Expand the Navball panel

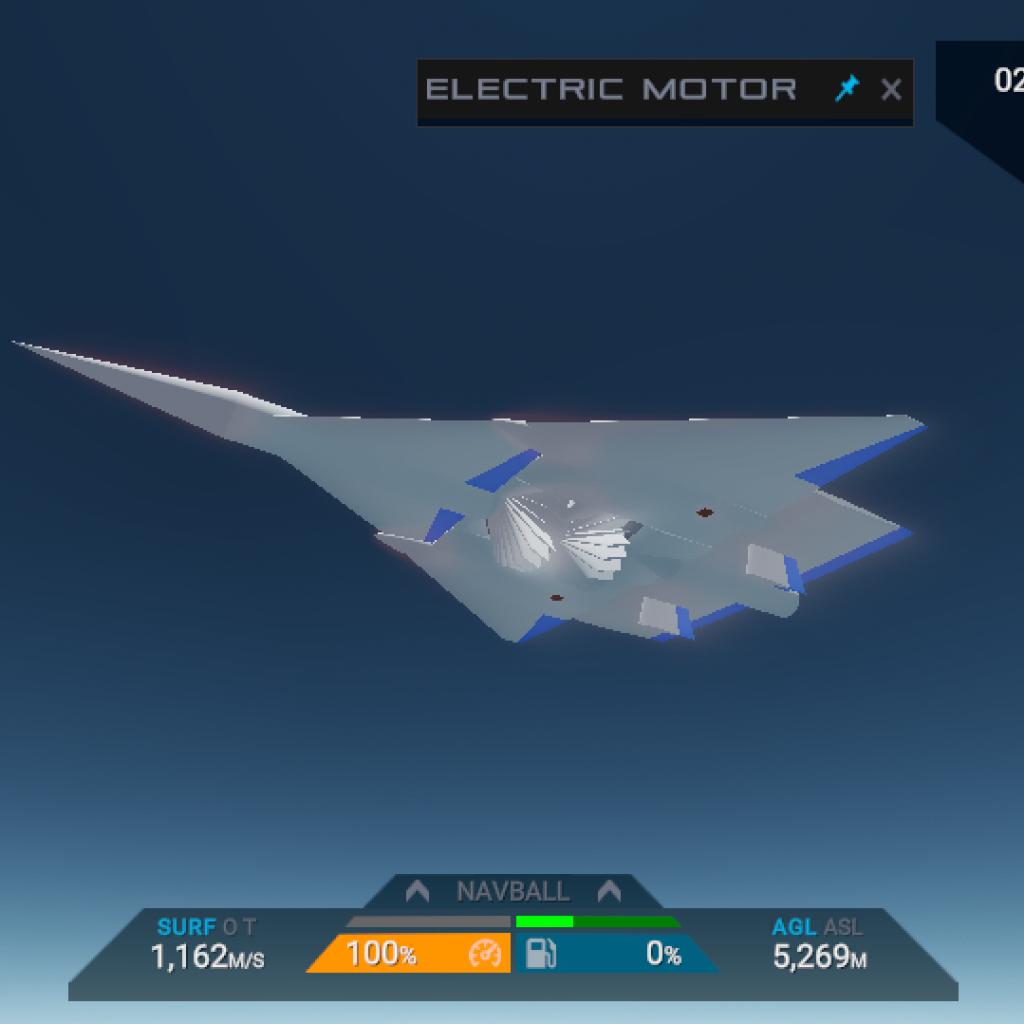tap(513, 891)
